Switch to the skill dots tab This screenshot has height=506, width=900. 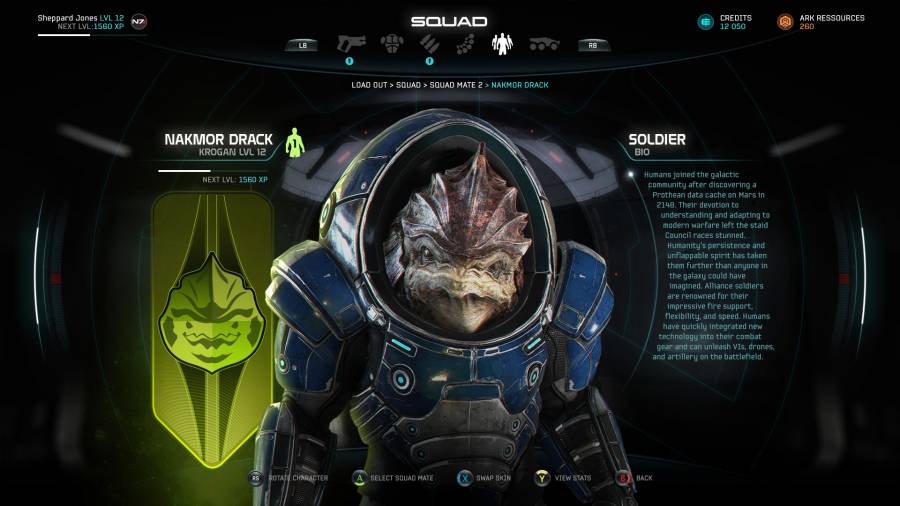click(465, 43)
